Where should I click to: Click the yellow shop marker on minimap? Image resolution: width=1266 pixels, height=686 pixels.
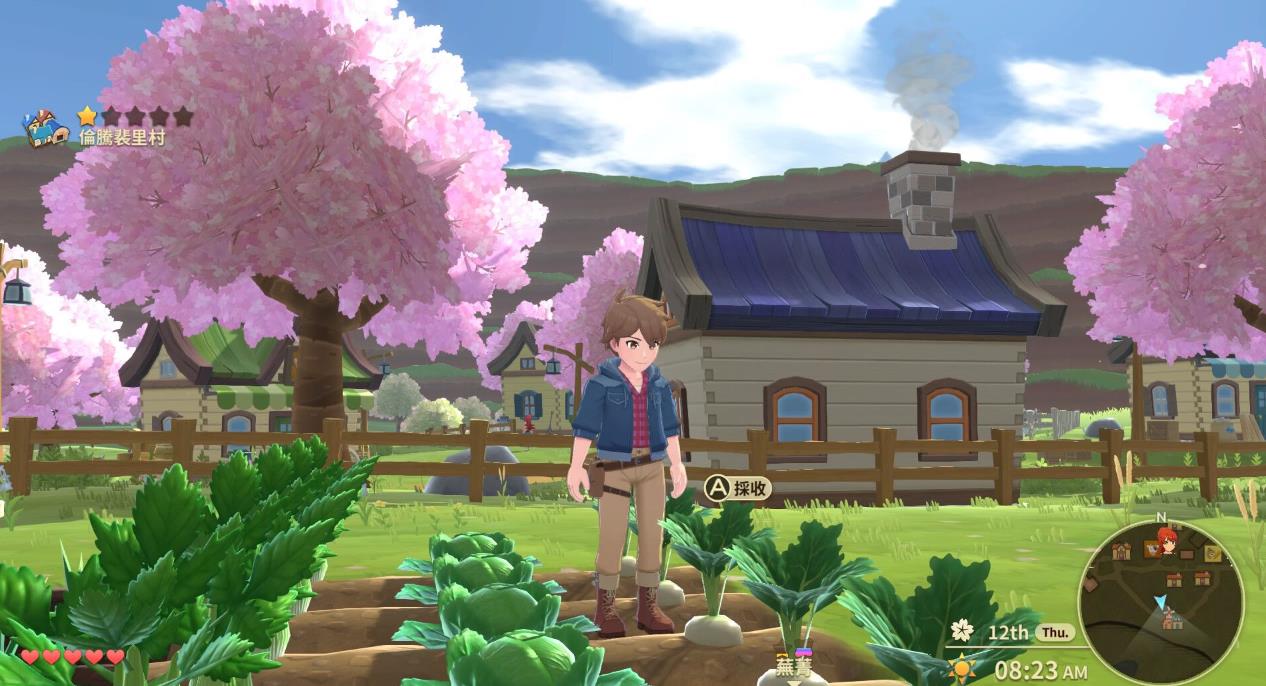(x=1213, y=553)
